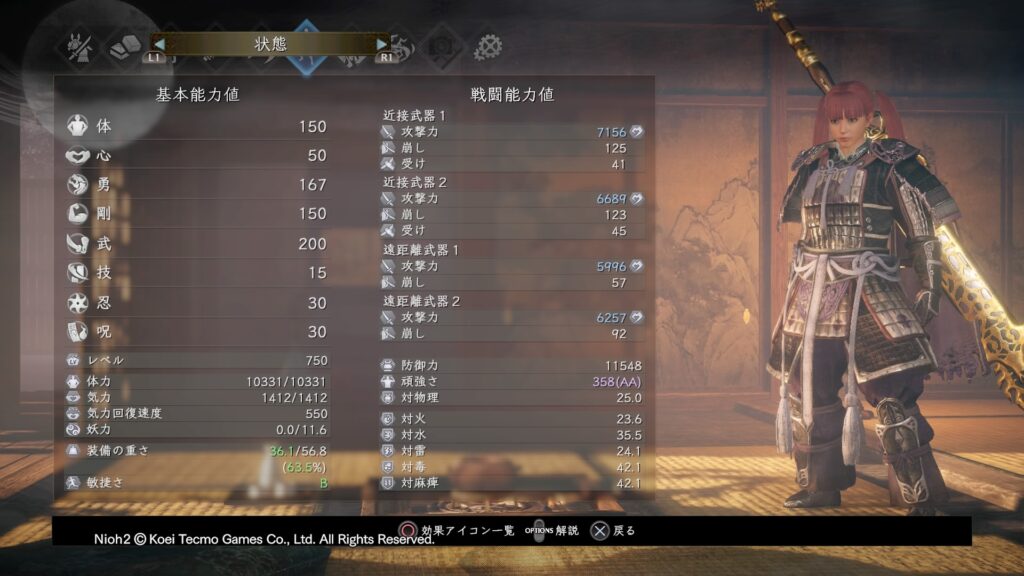Choose the 防御力 defense row
Image resolution: width=1024 pixels, height=576 pixels.
512,365
